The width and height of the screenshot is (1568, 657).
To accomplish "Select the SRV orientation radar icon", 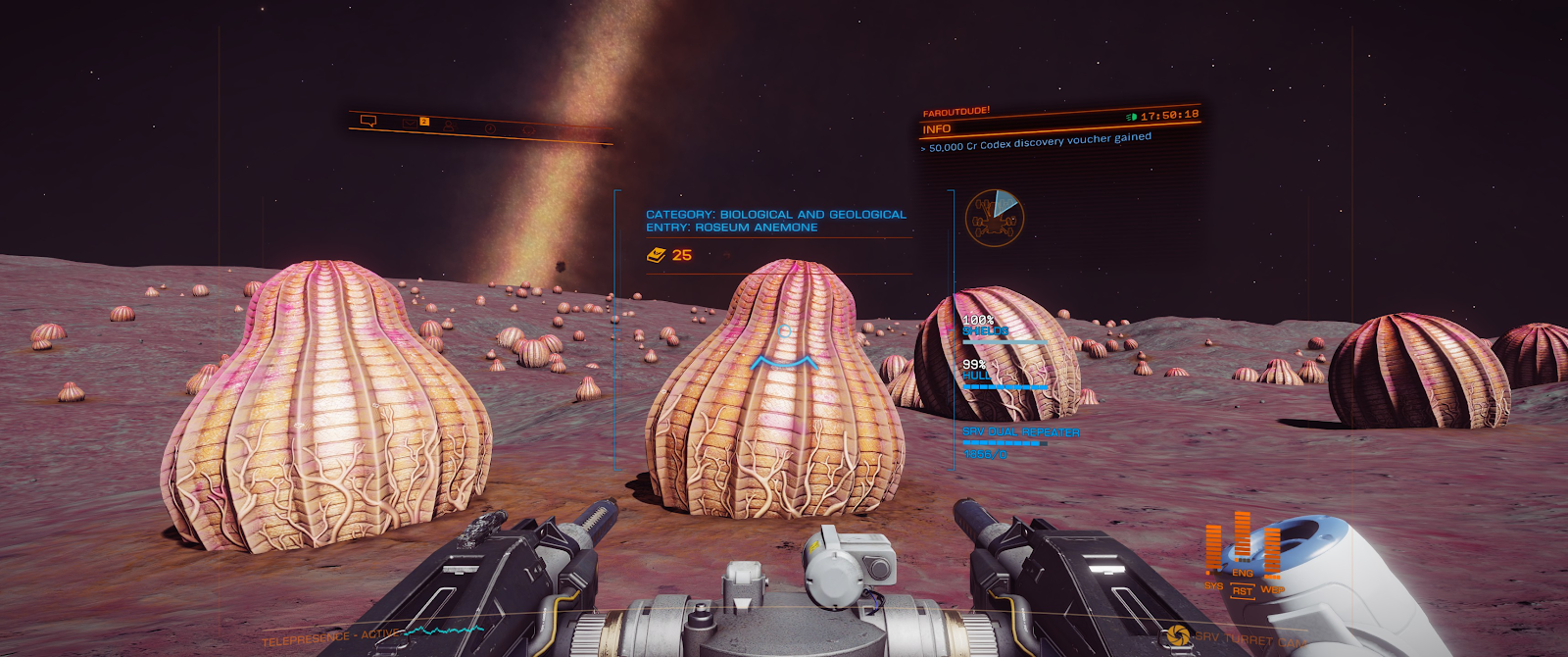I will [994, 217].
